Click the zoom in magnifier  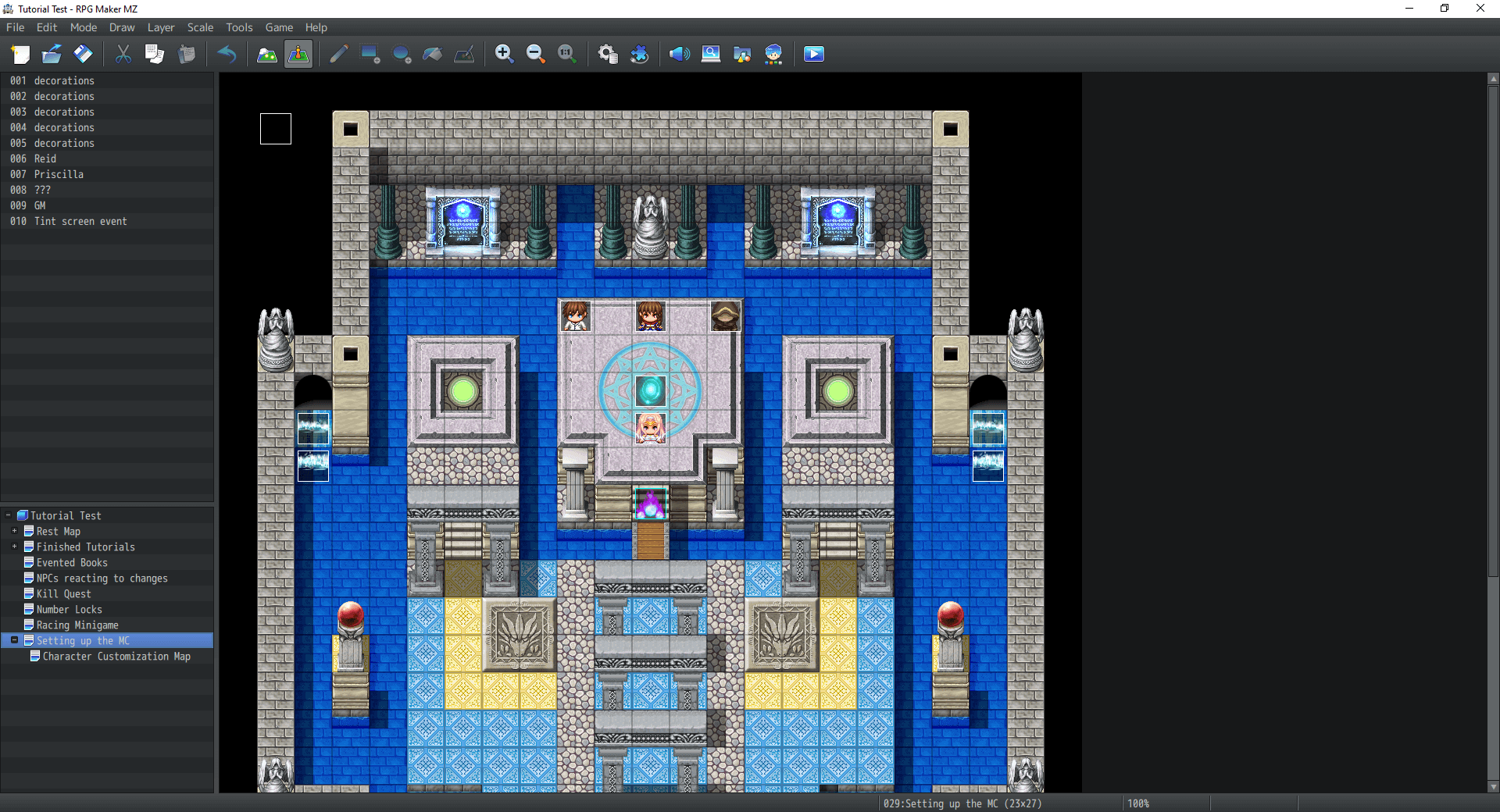pos(504,54)
